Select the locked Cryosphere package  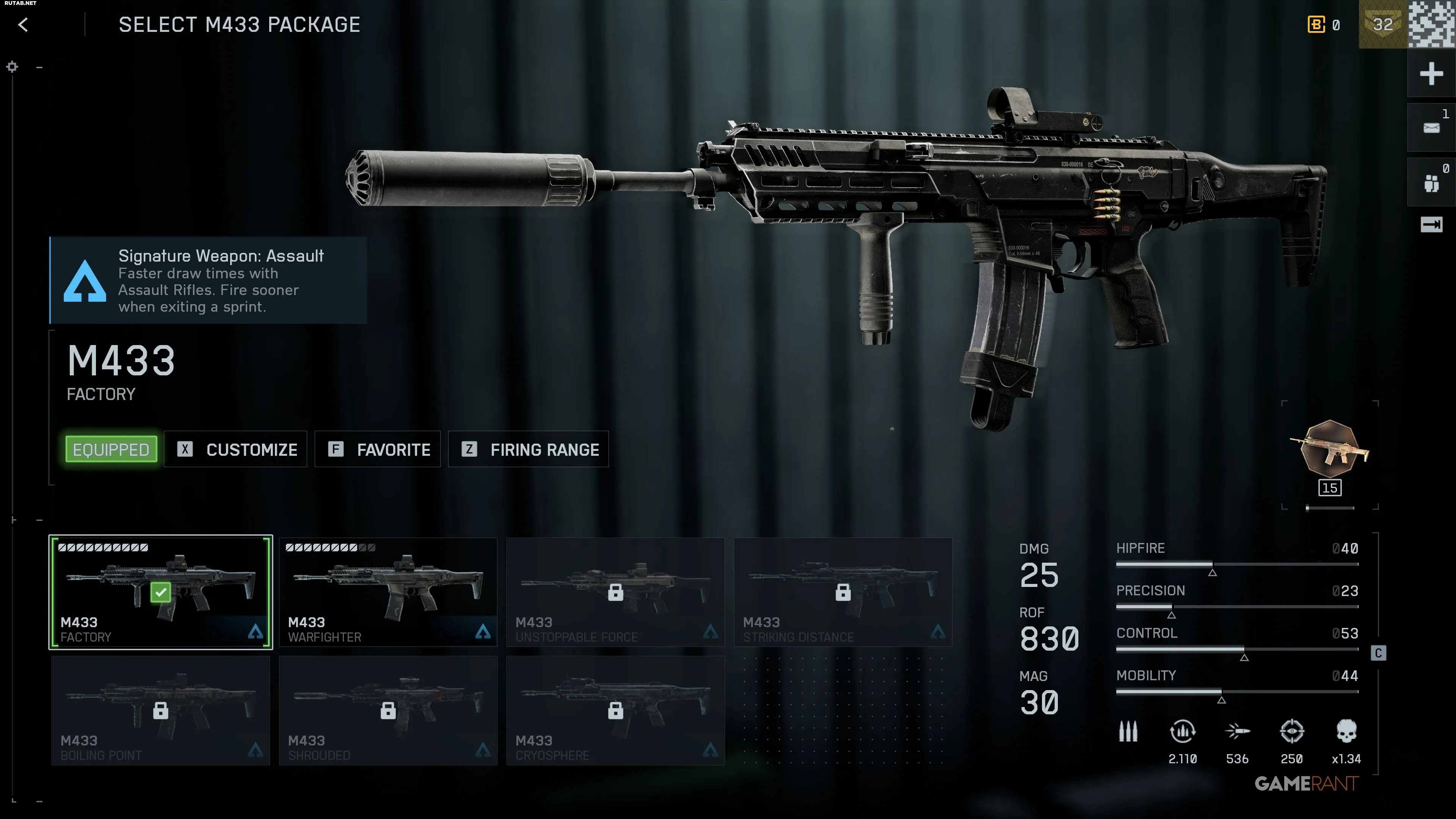coord(615,711)
